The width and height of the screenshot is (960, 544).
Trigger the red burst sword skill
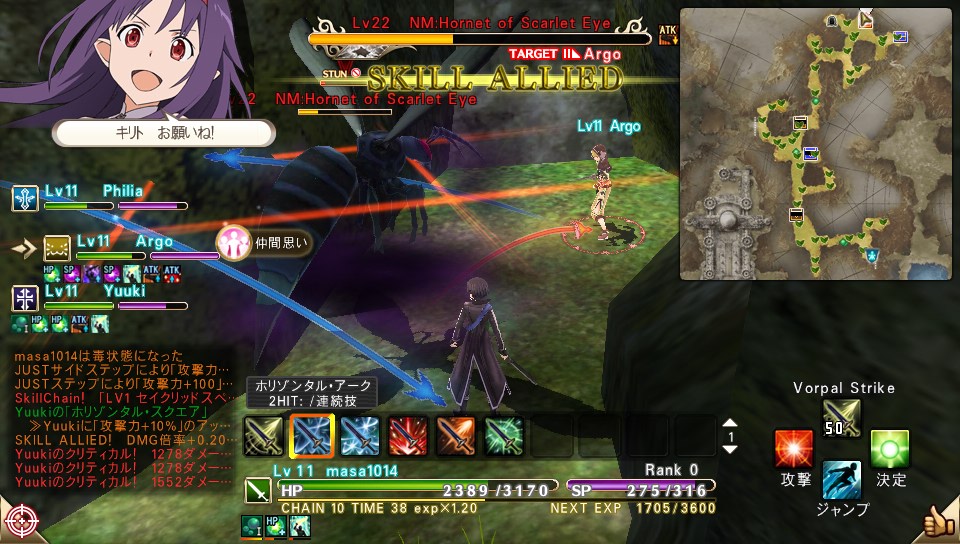406,436
